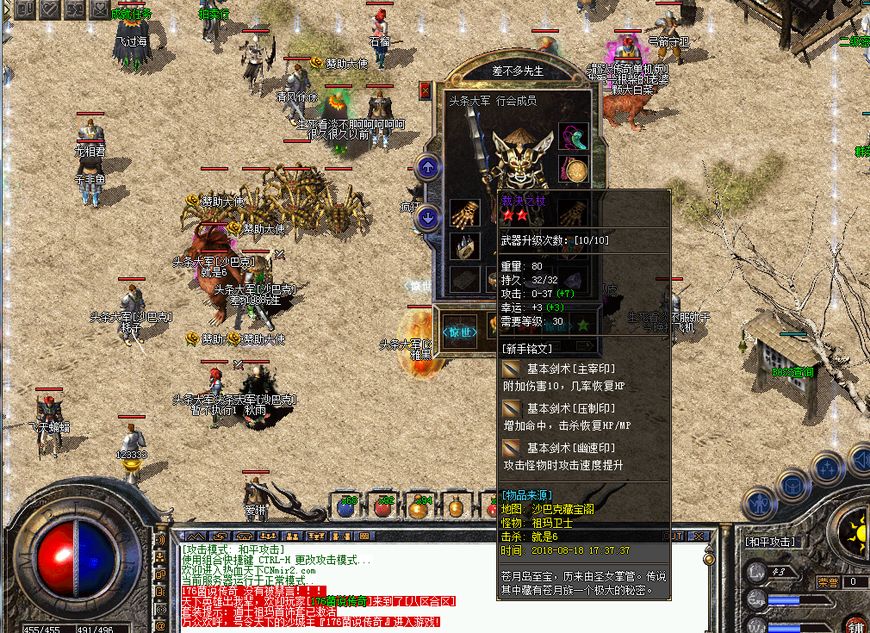870x633 pixels.
Task: Click the up arrow on equipment panel
Action: (428, 167)
